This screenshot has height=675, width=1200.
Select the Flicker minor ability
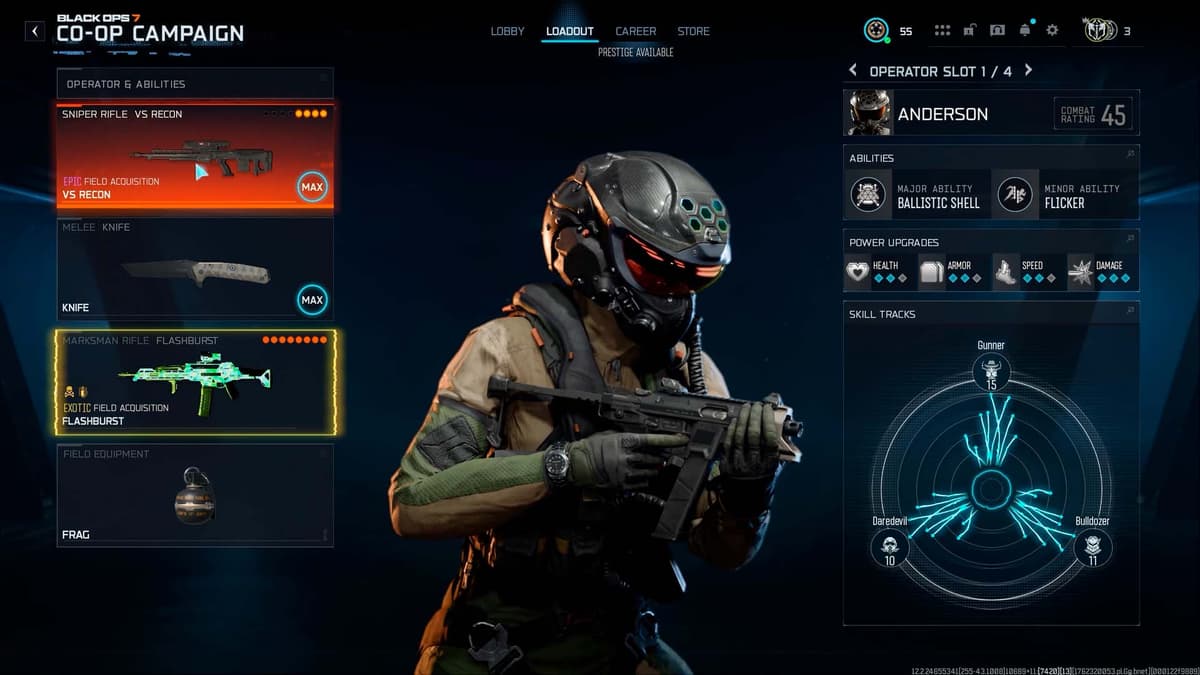(1065, 195)
